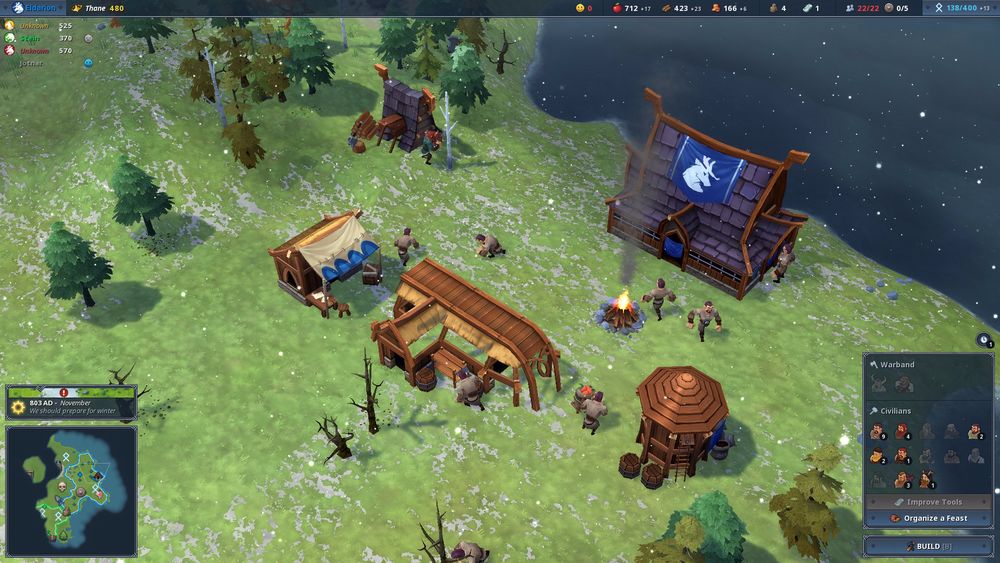Select the Eldhrimnir clan banner at top-left
This screenshot has width=1000, height=563.
(36, 8)
